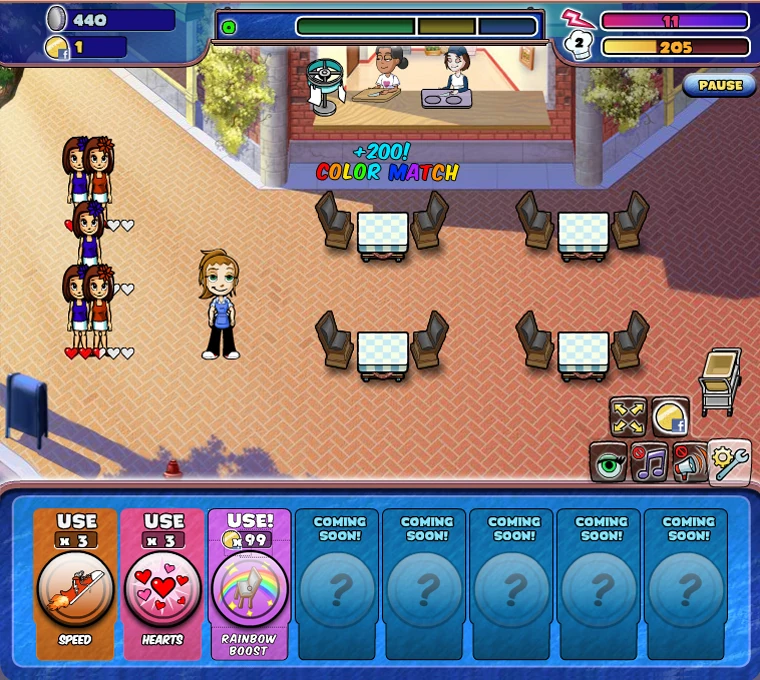Pause the game with the Pause button
Screen dimensions: 760x680
point(720,86)
